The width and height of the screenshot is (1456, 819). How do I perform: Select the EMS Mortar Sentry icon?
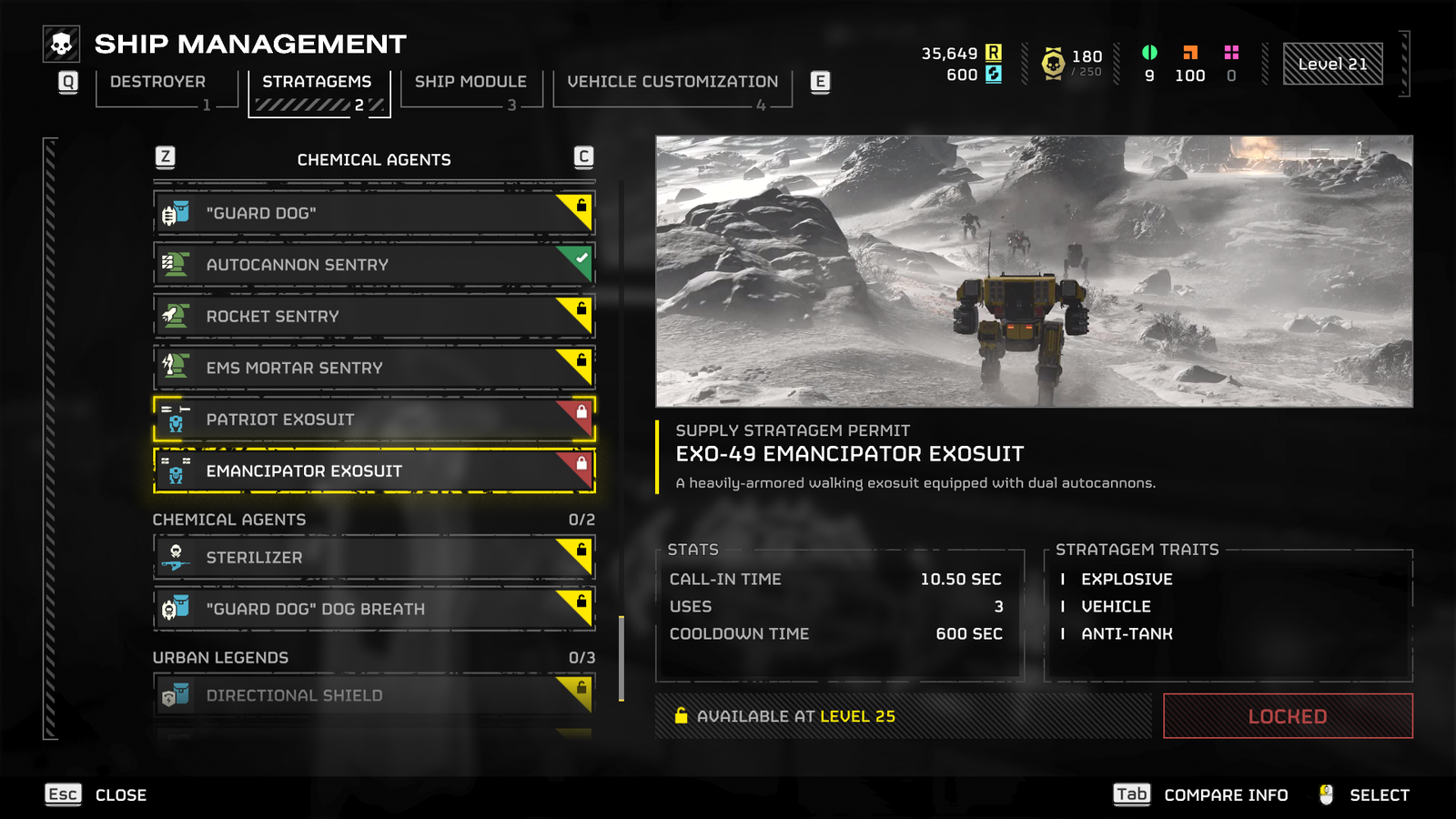pos(174,368)
